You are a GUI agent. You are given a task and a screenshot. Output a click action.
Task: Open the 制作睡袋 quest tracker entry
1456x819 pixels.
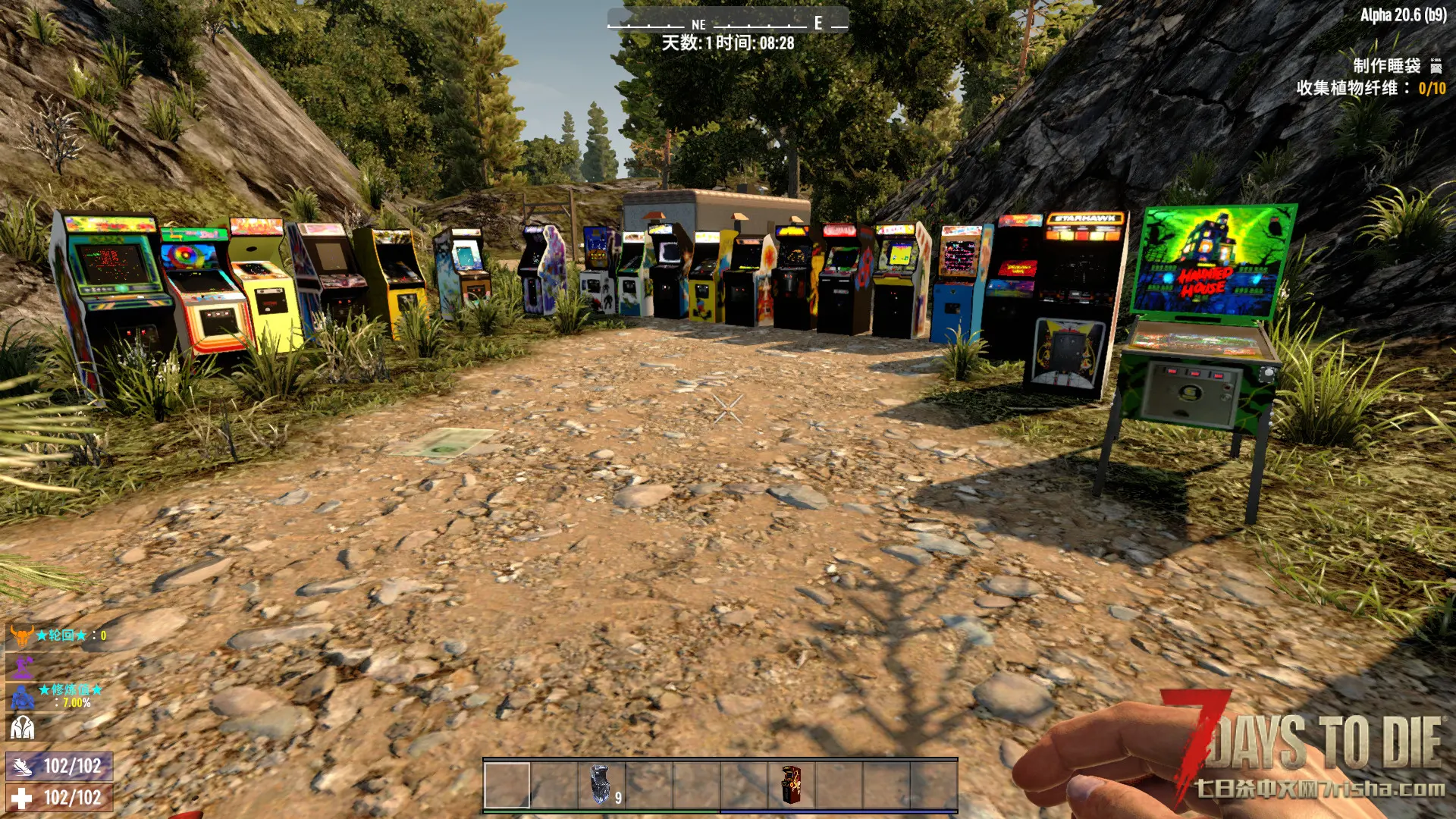pyautogui.click(x=1387, y=65)
